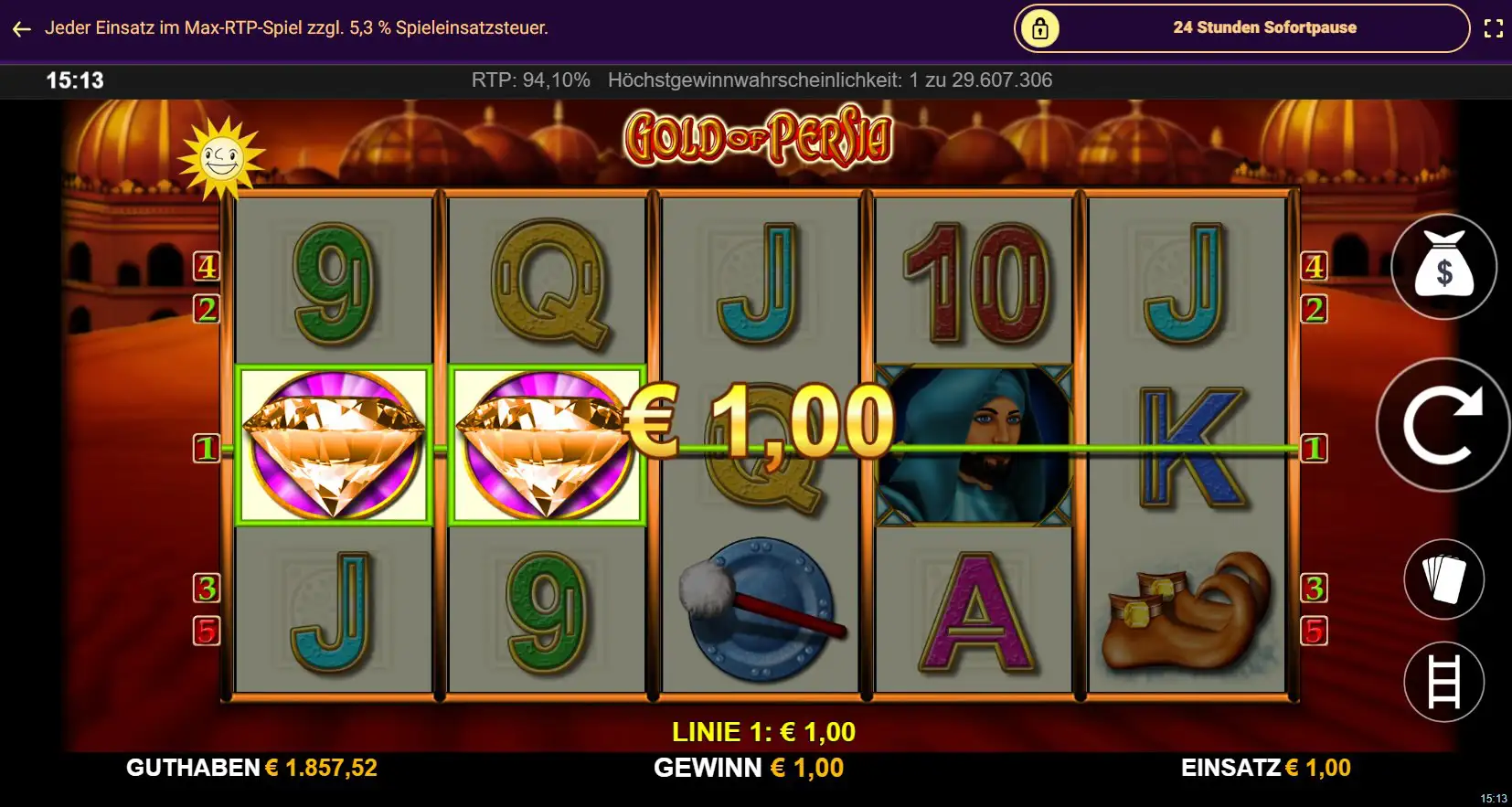The height and width of the screenshot is (807, 1512).
Task: Toggle payline 1 marker on the left
Action: [x=206, y=448]
